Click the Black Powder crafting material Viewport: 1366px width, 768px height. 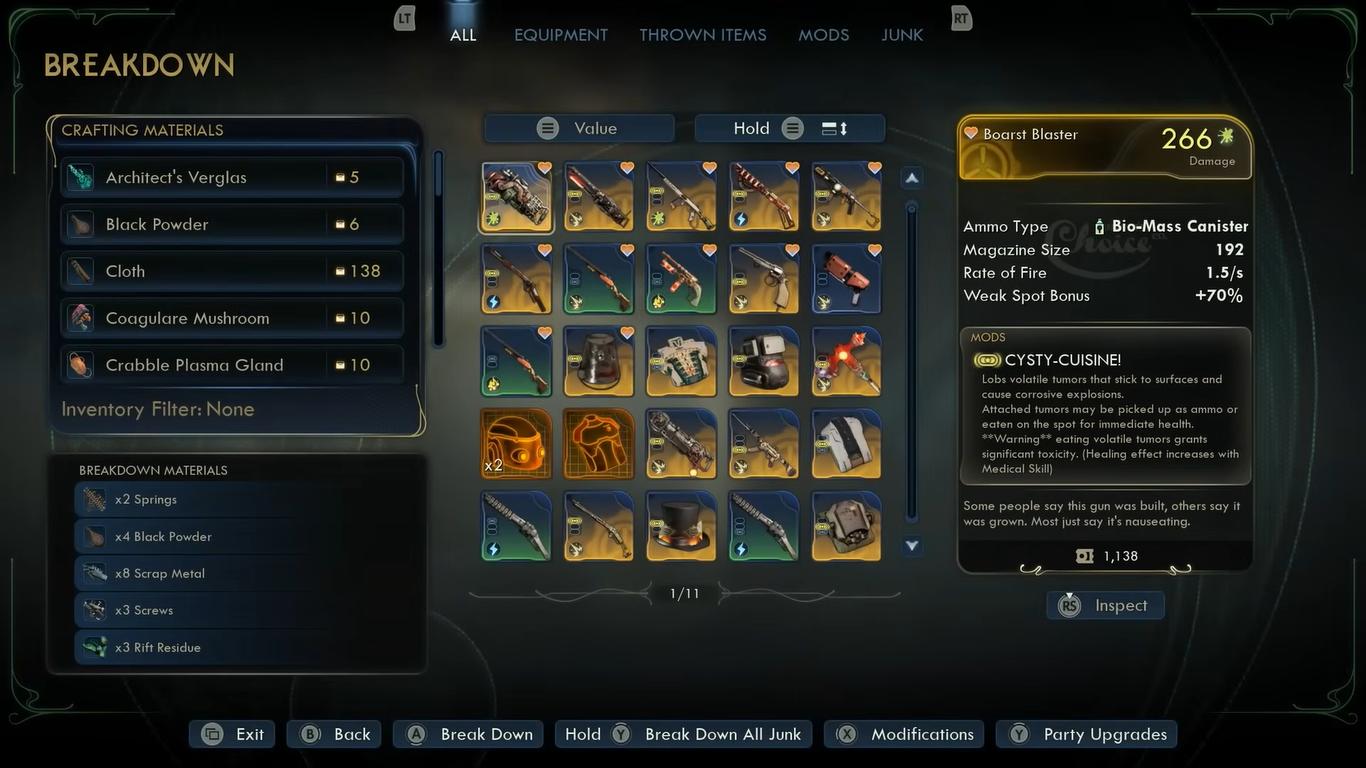232,224
